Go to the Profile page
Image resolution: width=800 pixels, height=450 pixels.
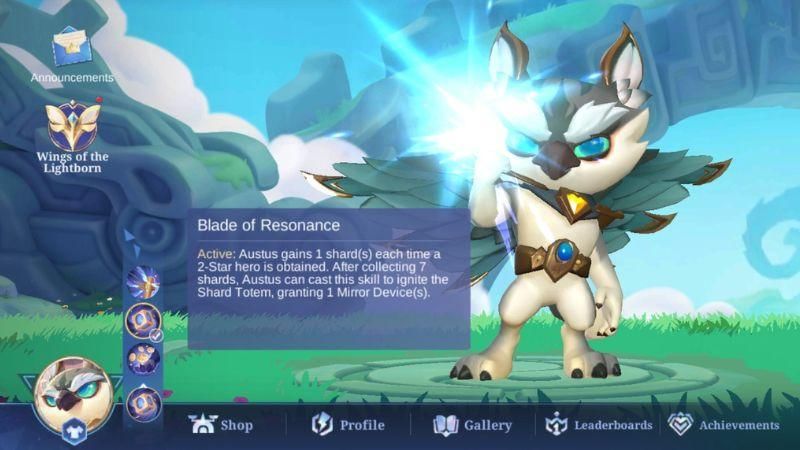(x=348, y=425)
